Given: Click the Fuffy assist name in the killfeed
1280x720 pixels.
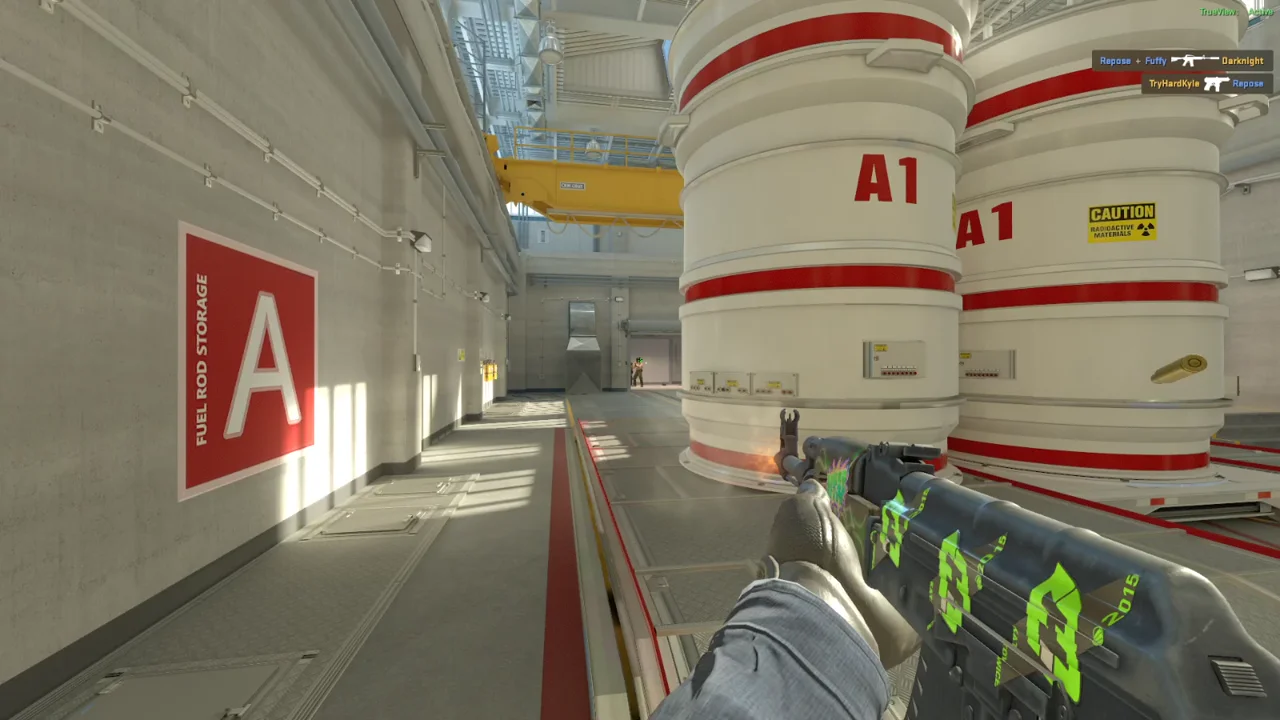Looking at the screenshot, I should click(1155, 61).
